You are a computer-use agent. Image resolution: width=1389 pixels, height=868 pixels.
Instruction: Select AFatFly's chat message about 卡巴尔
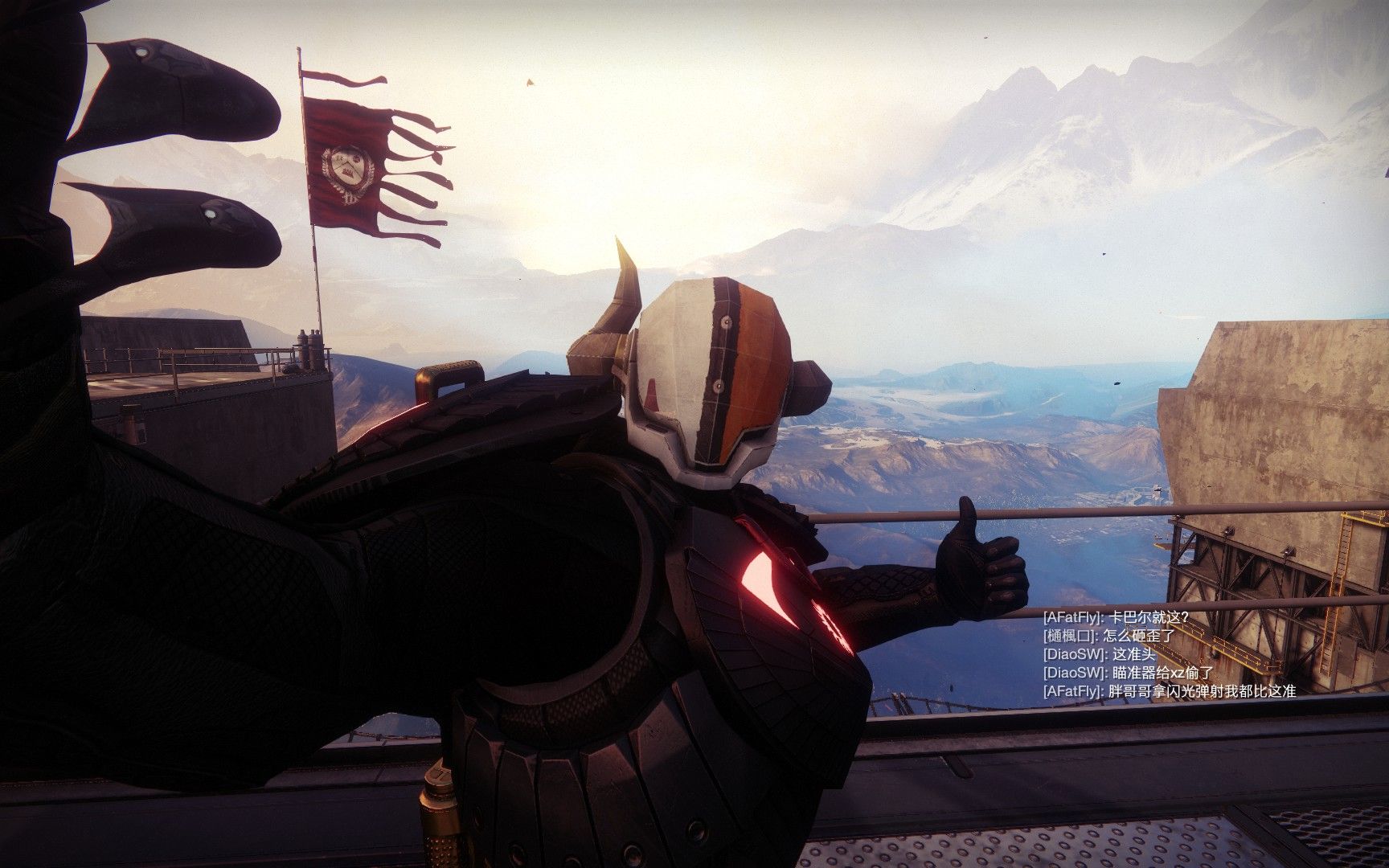pyautogui.click(x=1115, y=617)
